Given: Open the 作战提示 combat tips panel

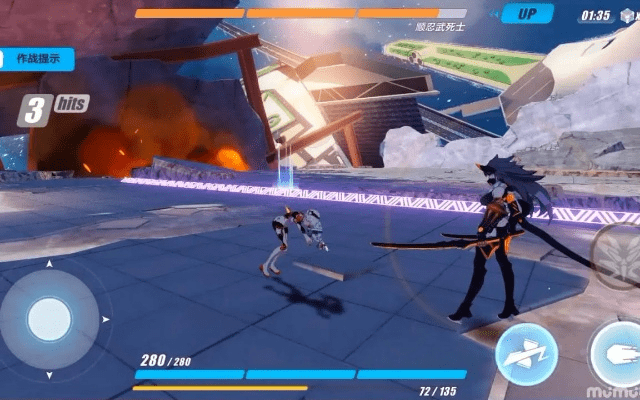Looking at the screenshot, I should click(36, 59).
